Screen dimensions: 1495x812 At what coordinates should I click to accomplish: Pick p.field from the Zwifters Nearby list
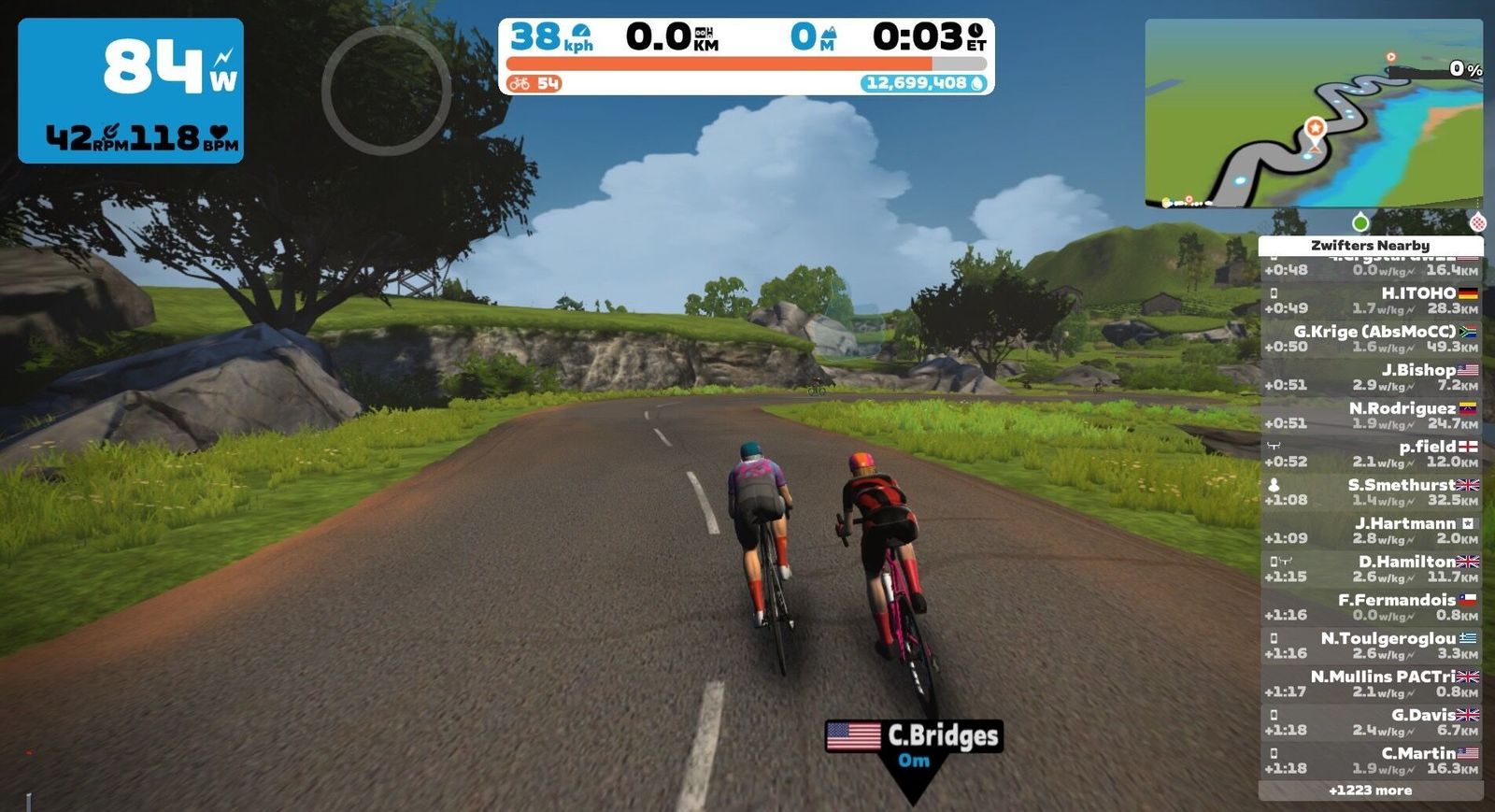coord(1371,453)
